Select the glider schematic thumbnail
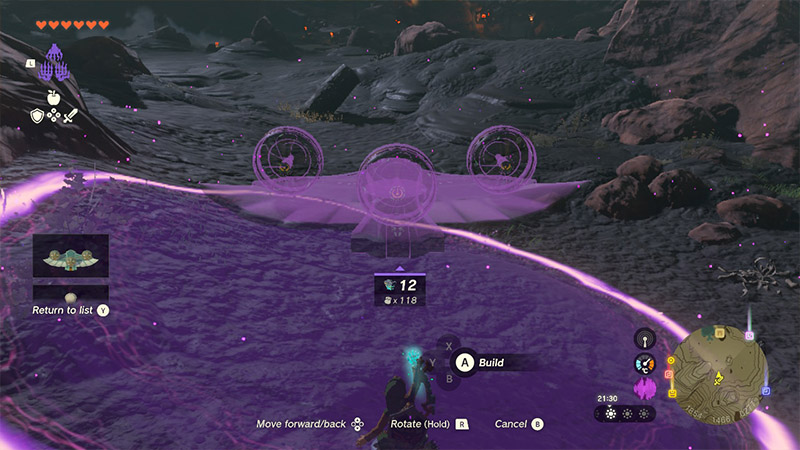 [70, 256]
